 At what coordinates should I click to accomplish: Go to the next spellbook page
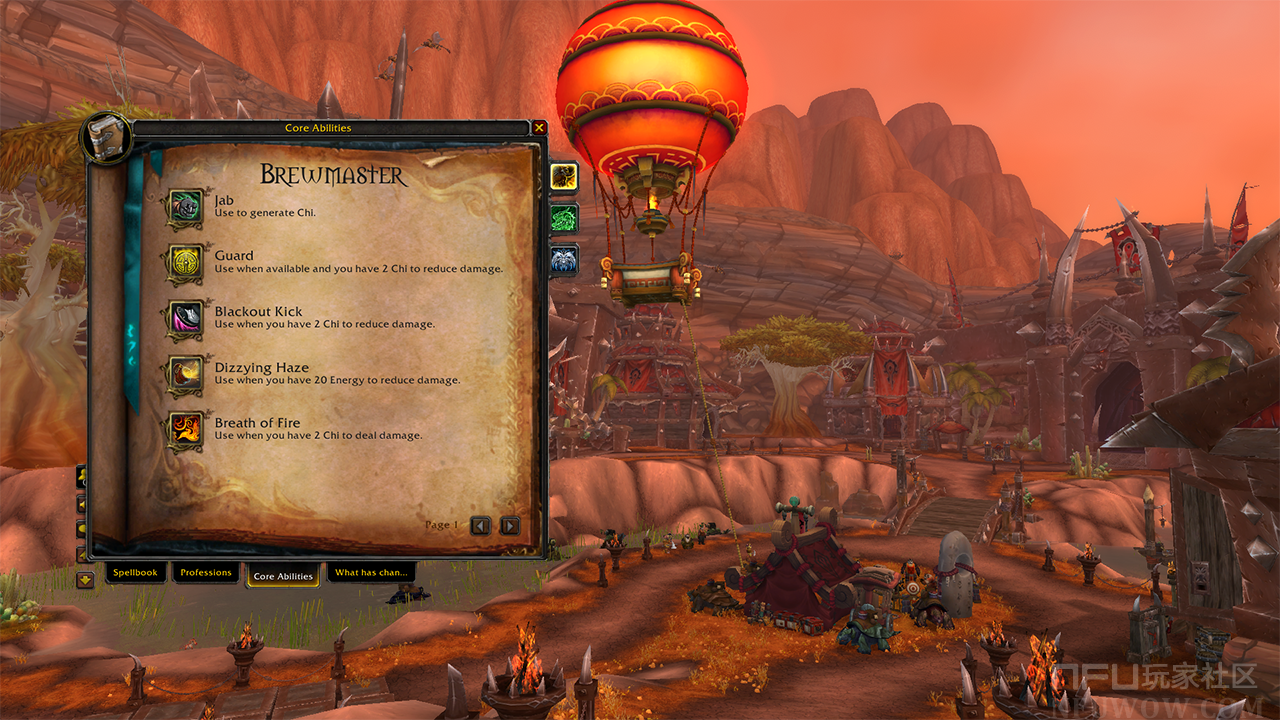(510, 525)
